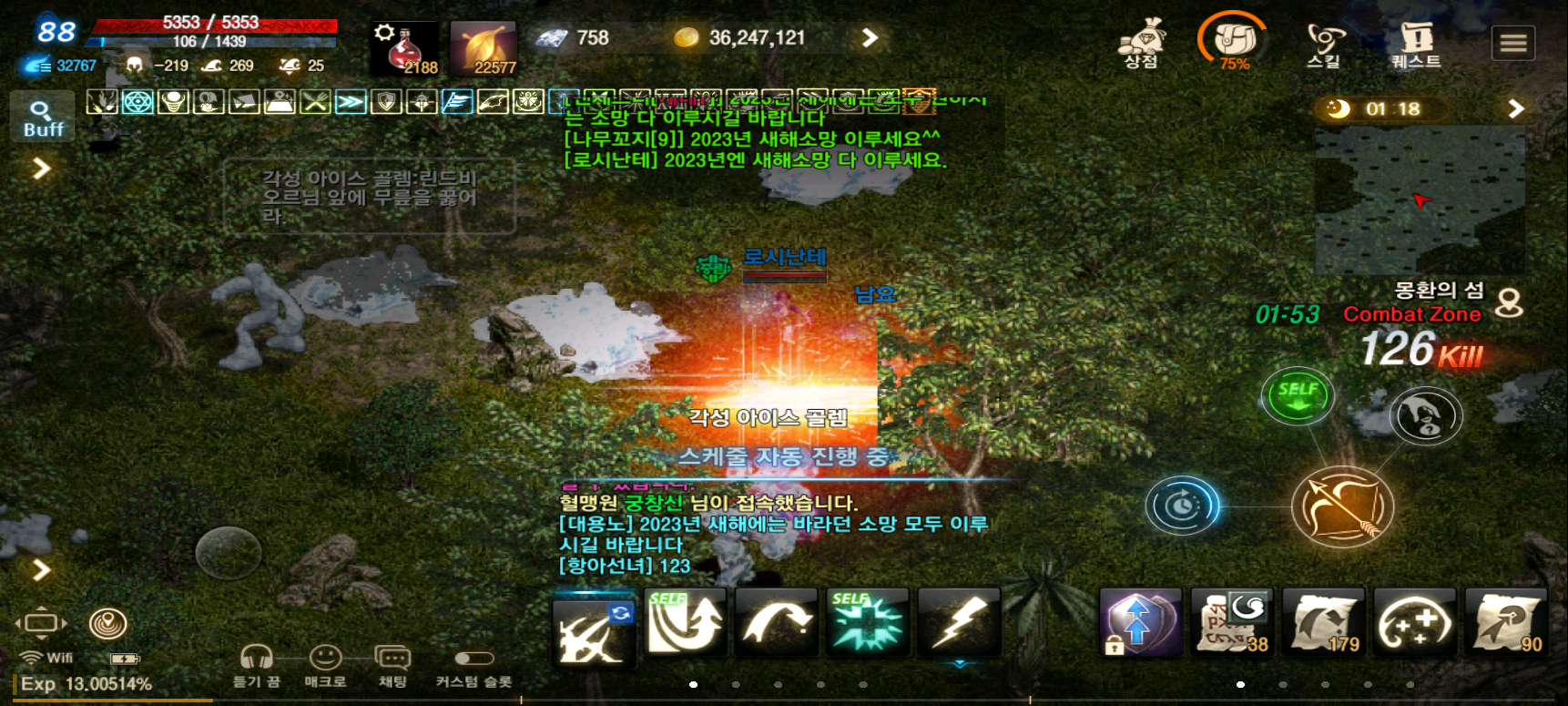The image size is (1568, 706).
Task: Toggle the 매크로 smiley face option
Action: coord(325,659)
